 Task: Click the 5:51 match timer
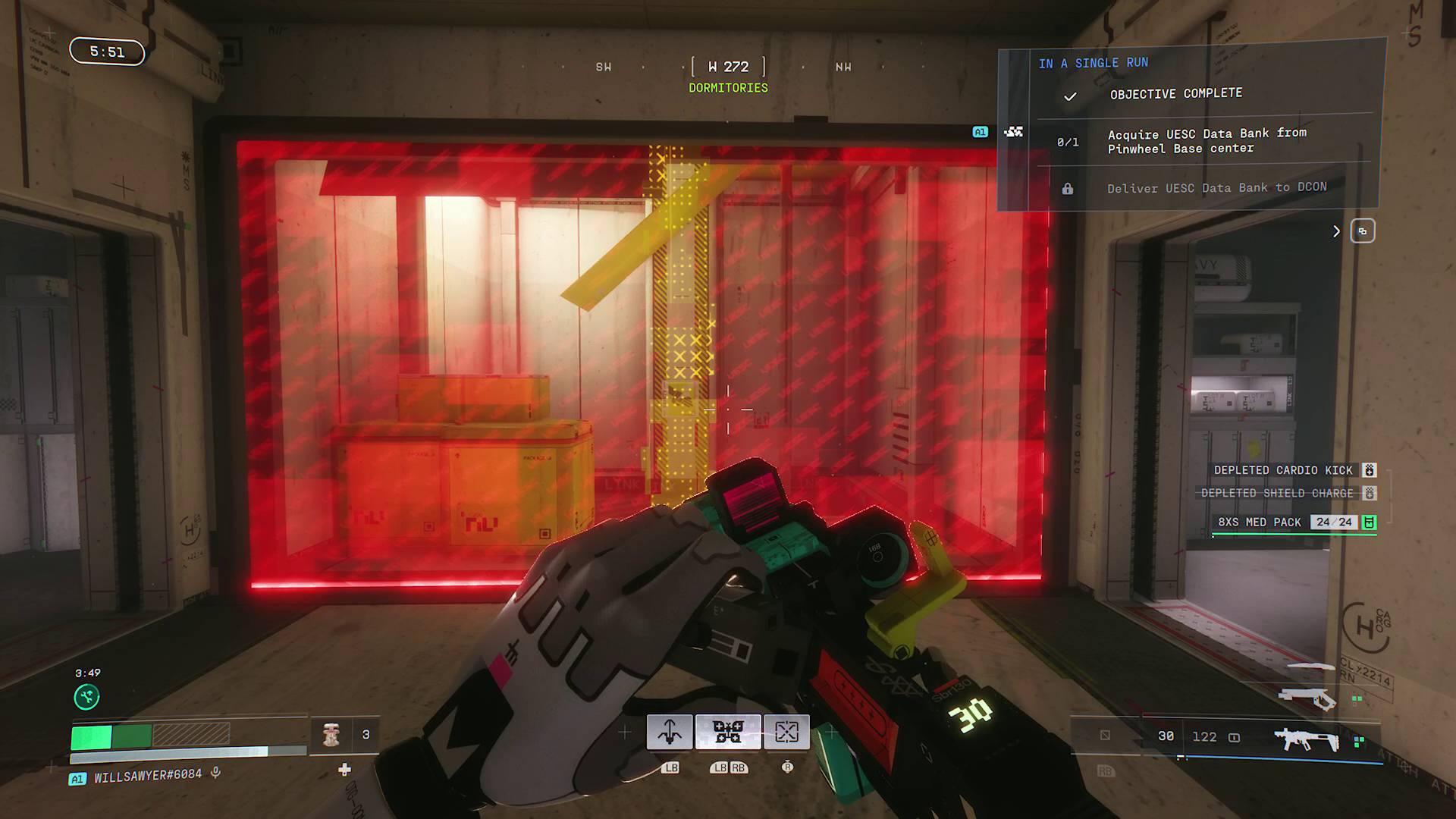tap(106, 53)
